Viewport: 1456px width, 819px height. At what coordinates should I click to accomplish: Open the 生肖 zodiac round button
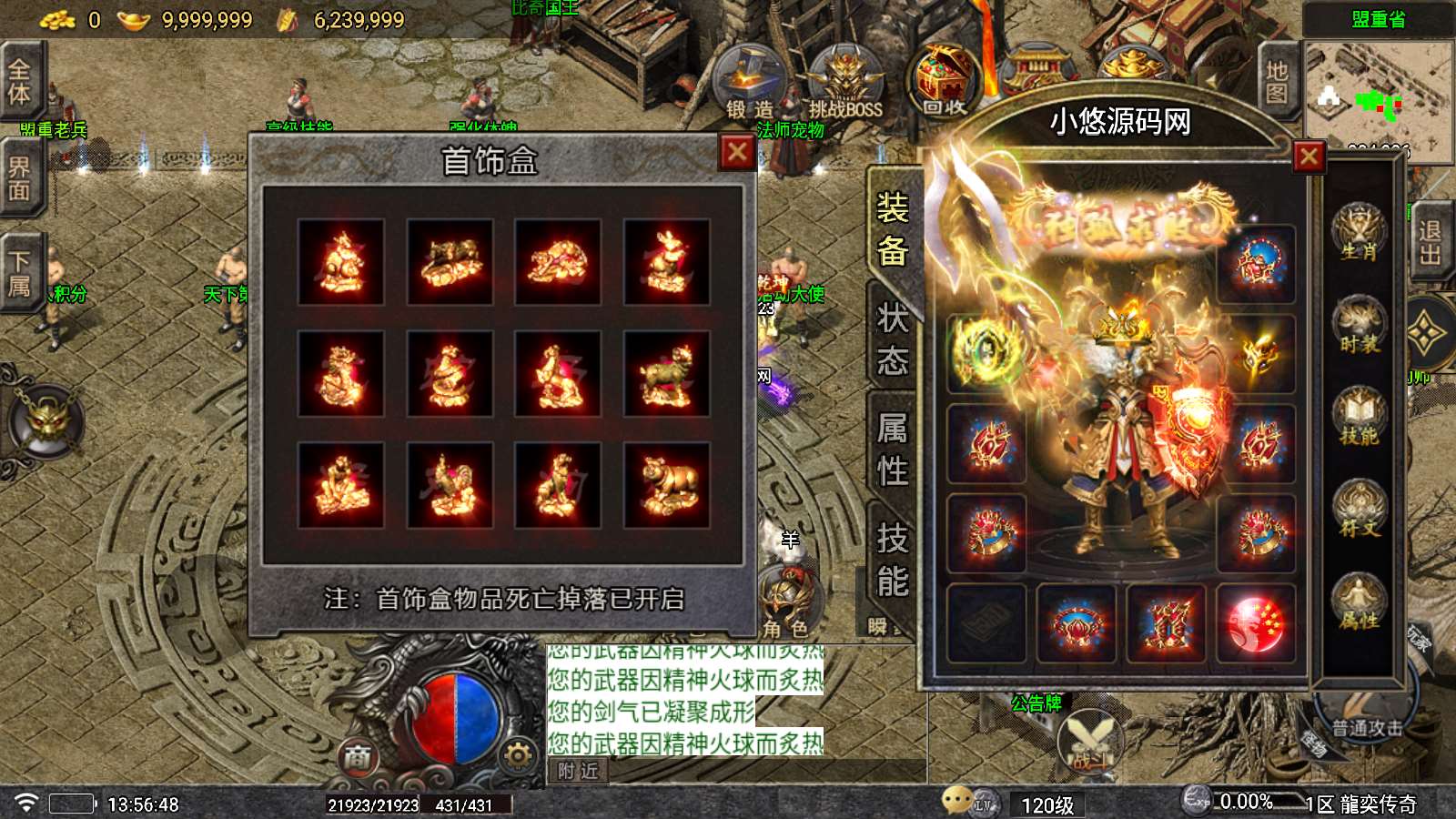[x=1359, y=233]
